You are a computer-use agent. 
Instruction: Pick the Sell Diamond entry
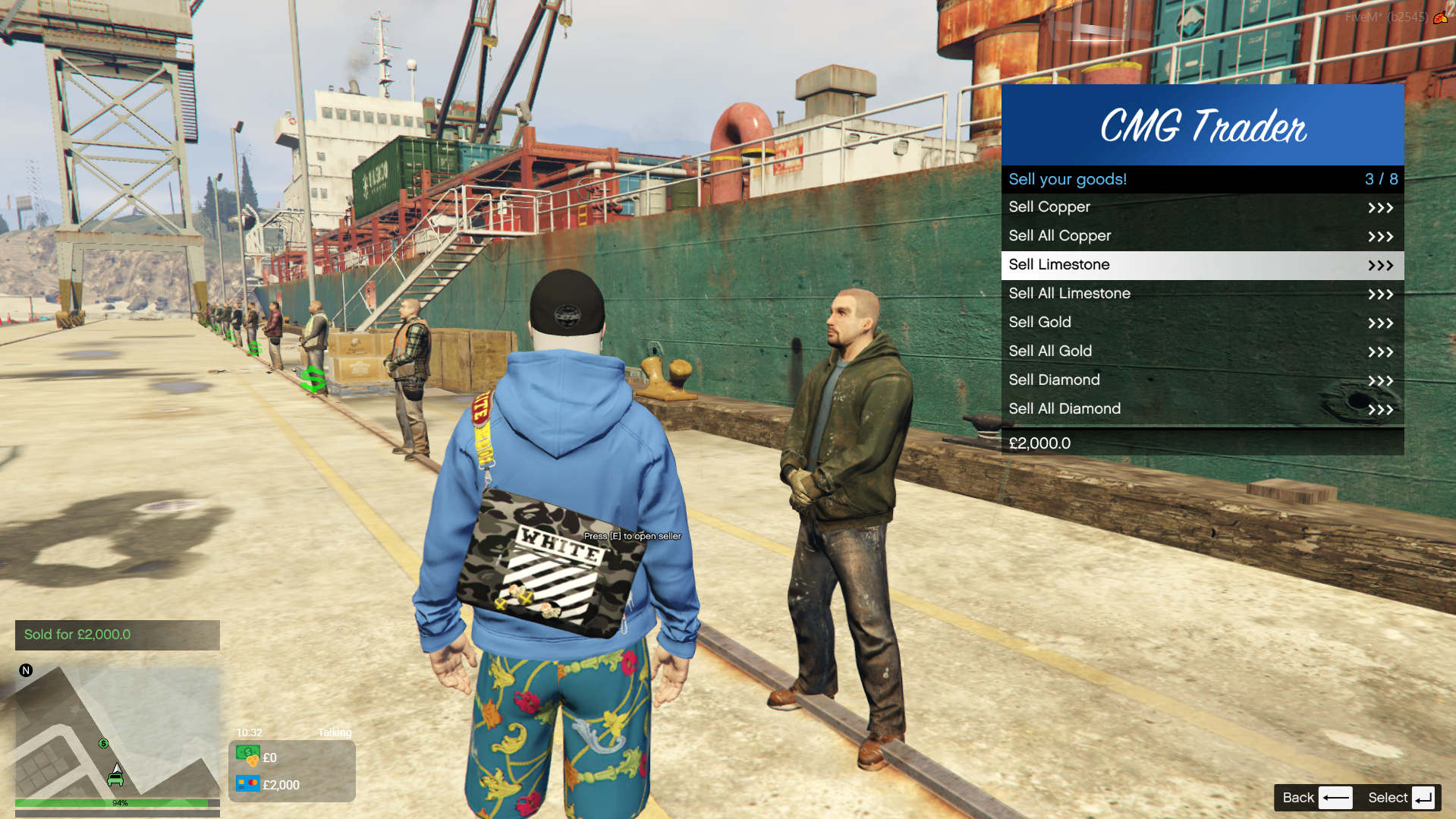point(1202,380)
